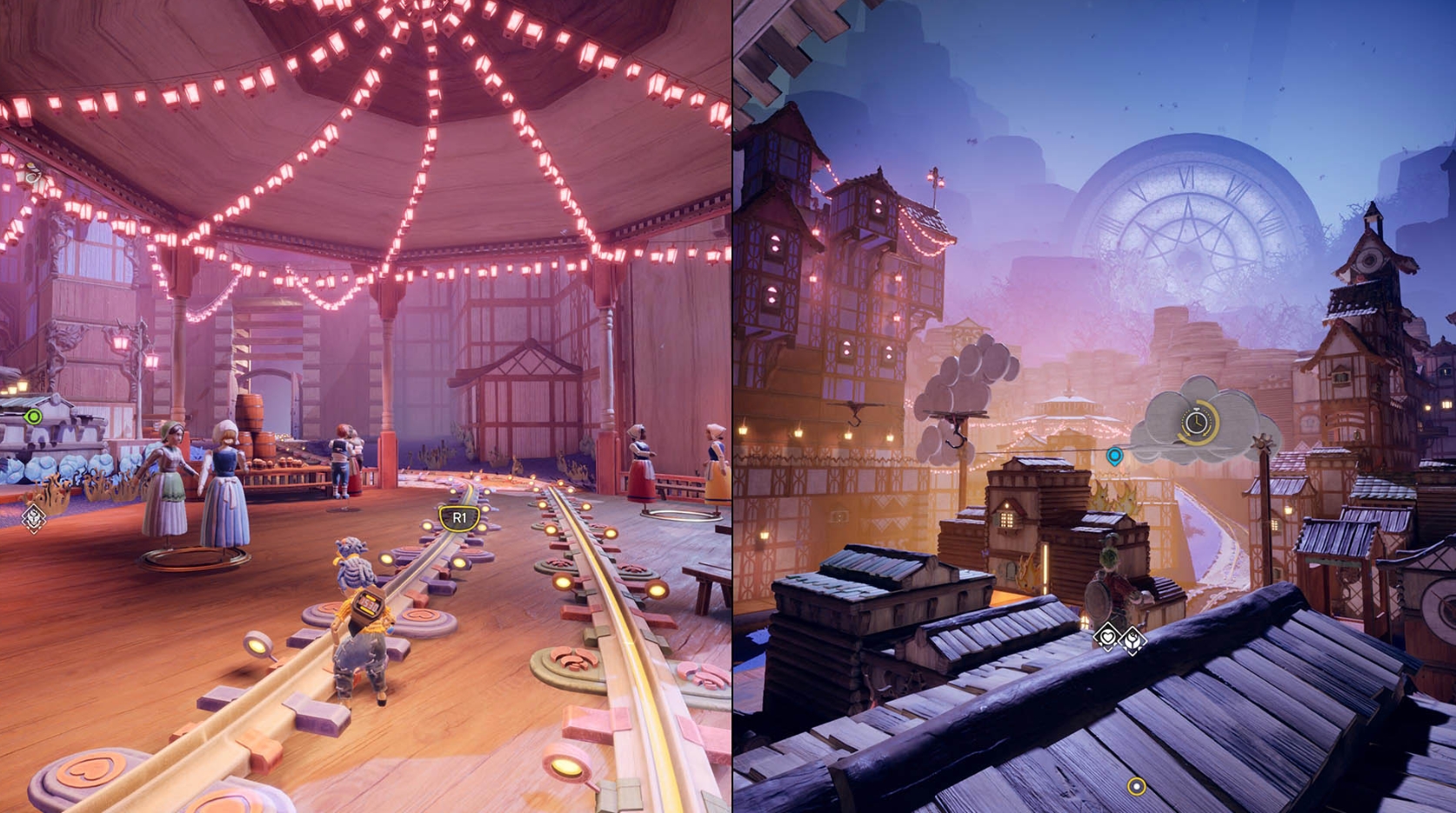Click the stopwatch timer icon inside the cloud

coord(1196,421)
